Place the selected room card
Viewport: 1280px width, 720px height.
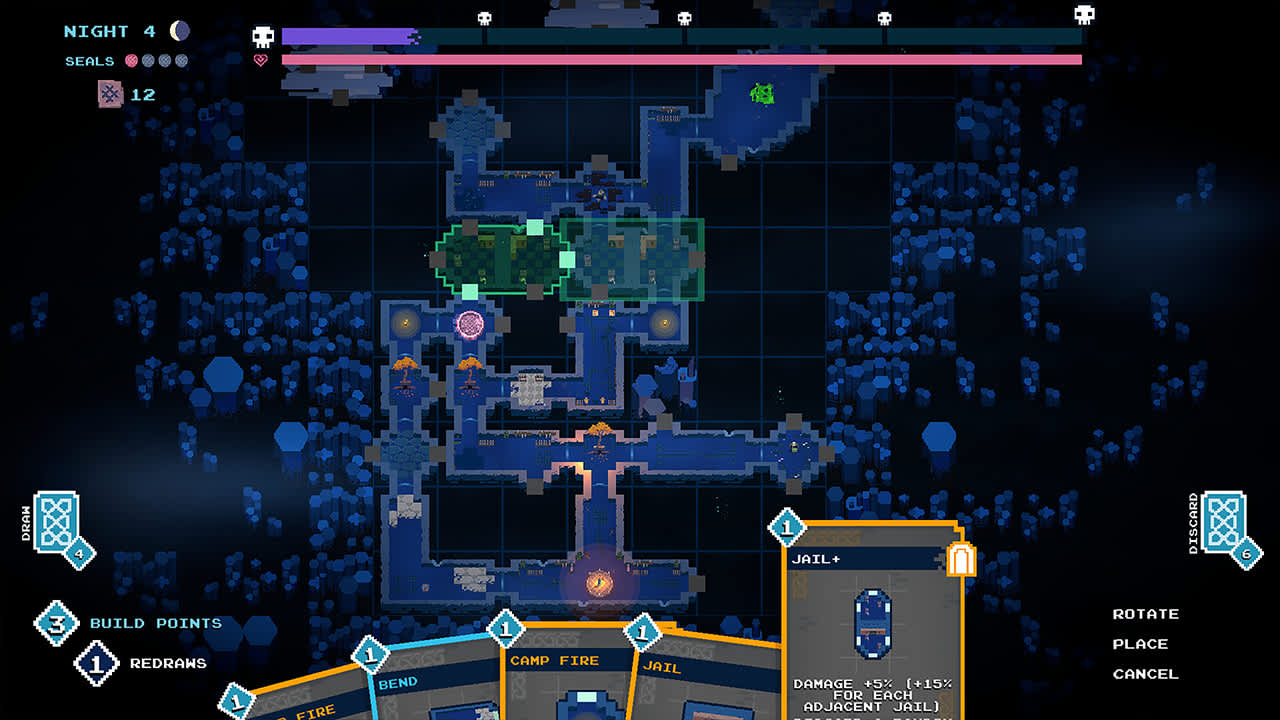[1140, 644]
